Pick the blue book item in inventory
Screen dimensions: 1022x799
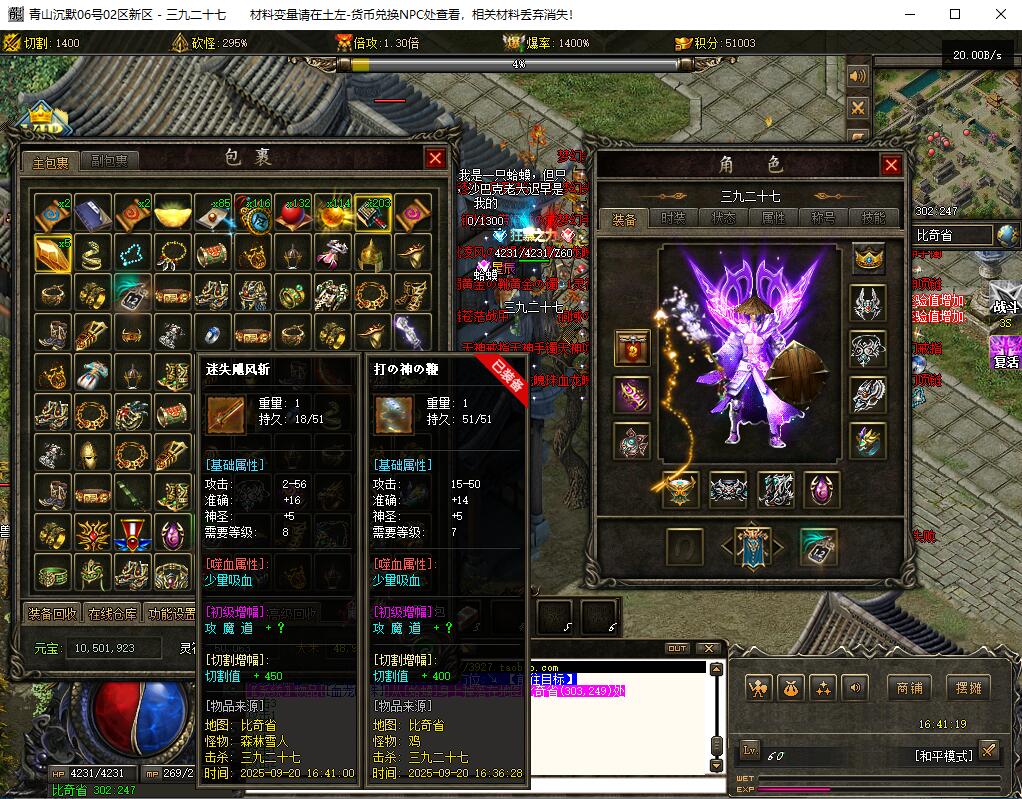click(x=92, y=212)
